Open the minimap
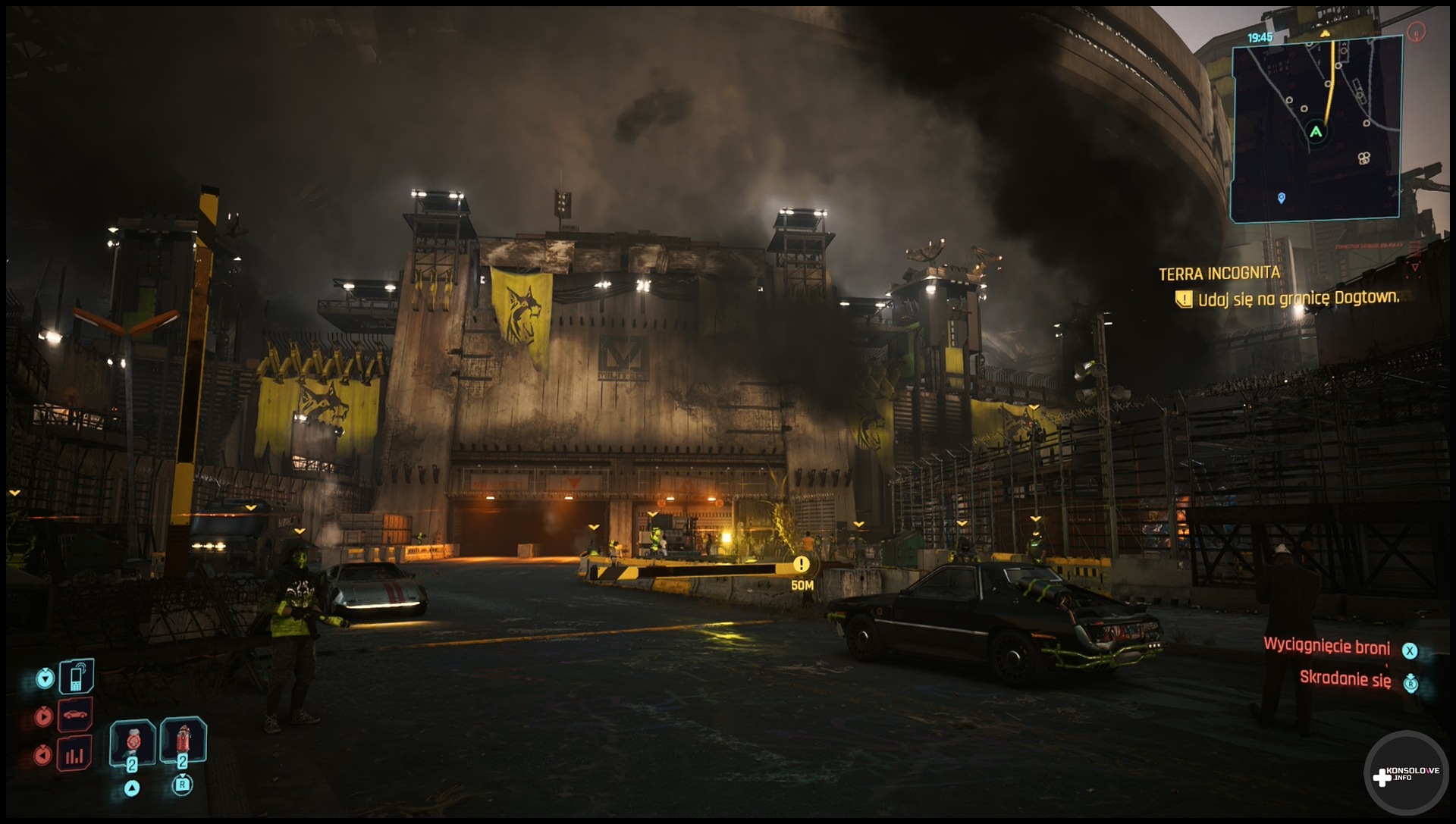 click(1316, 129)
